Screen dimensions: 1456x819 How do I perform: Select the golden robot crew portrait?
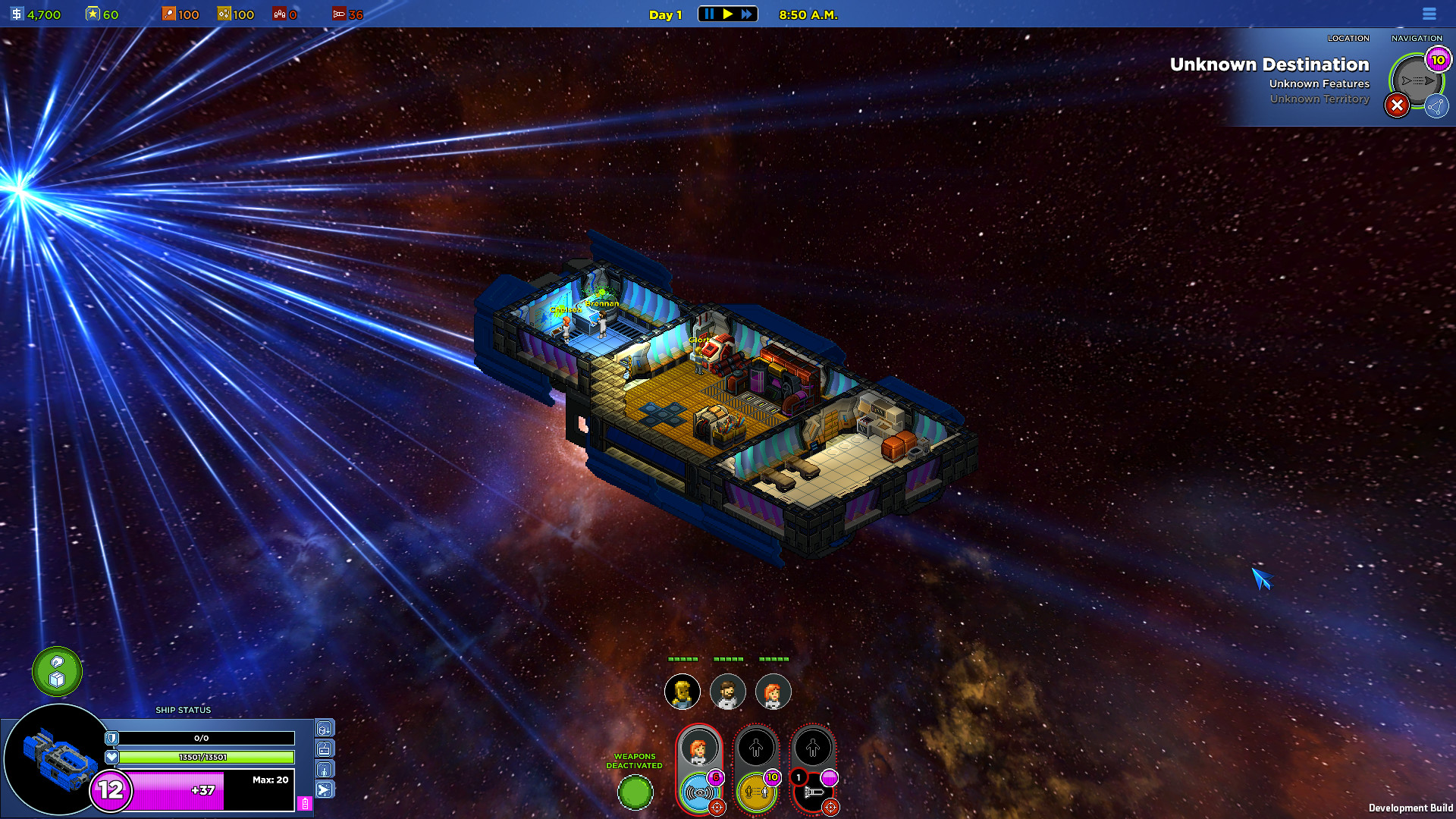point(682,692)
